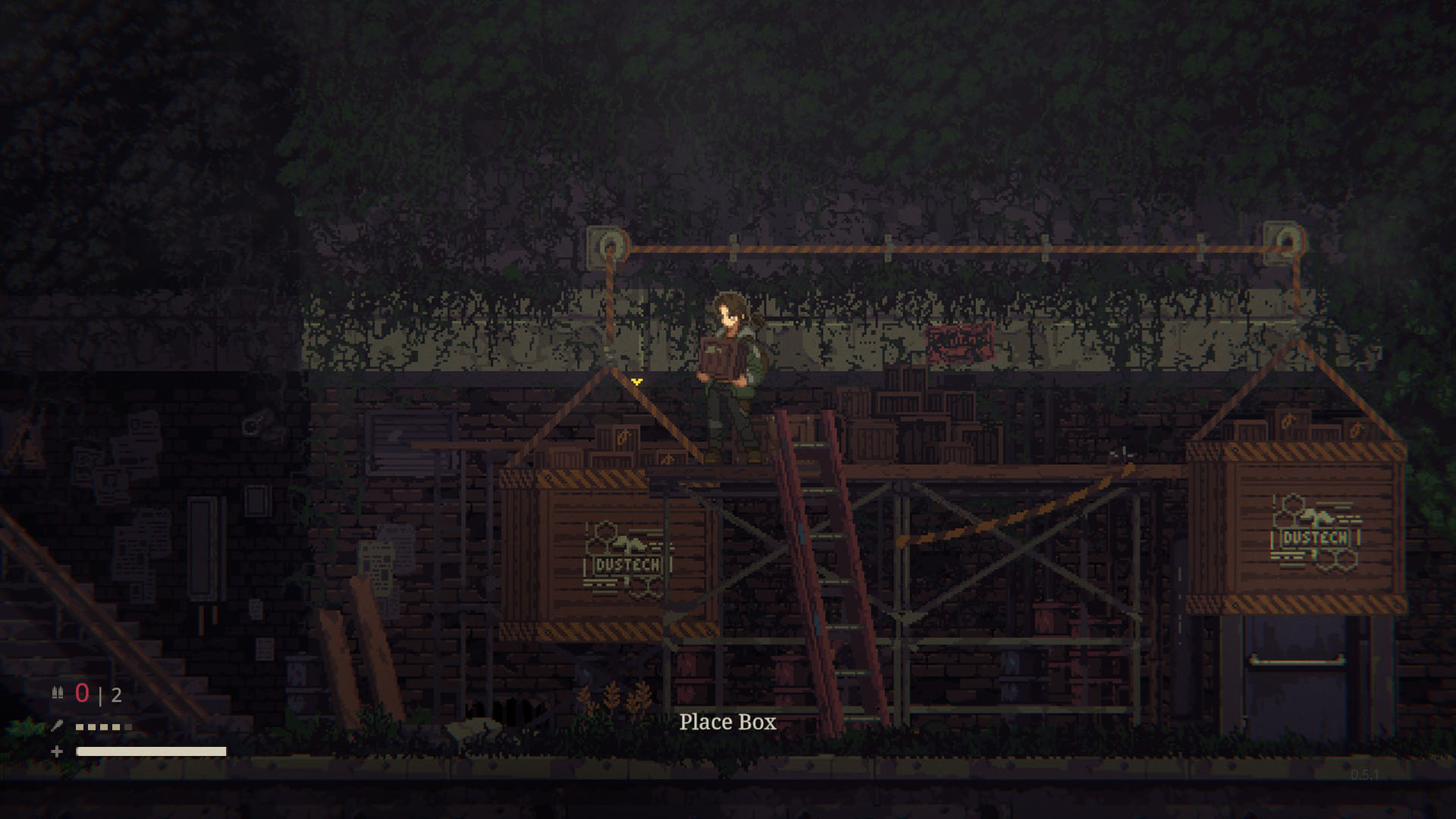The image size is (1456, 819).
Task: Click the white health bar
Action: [x=152, y=751]
